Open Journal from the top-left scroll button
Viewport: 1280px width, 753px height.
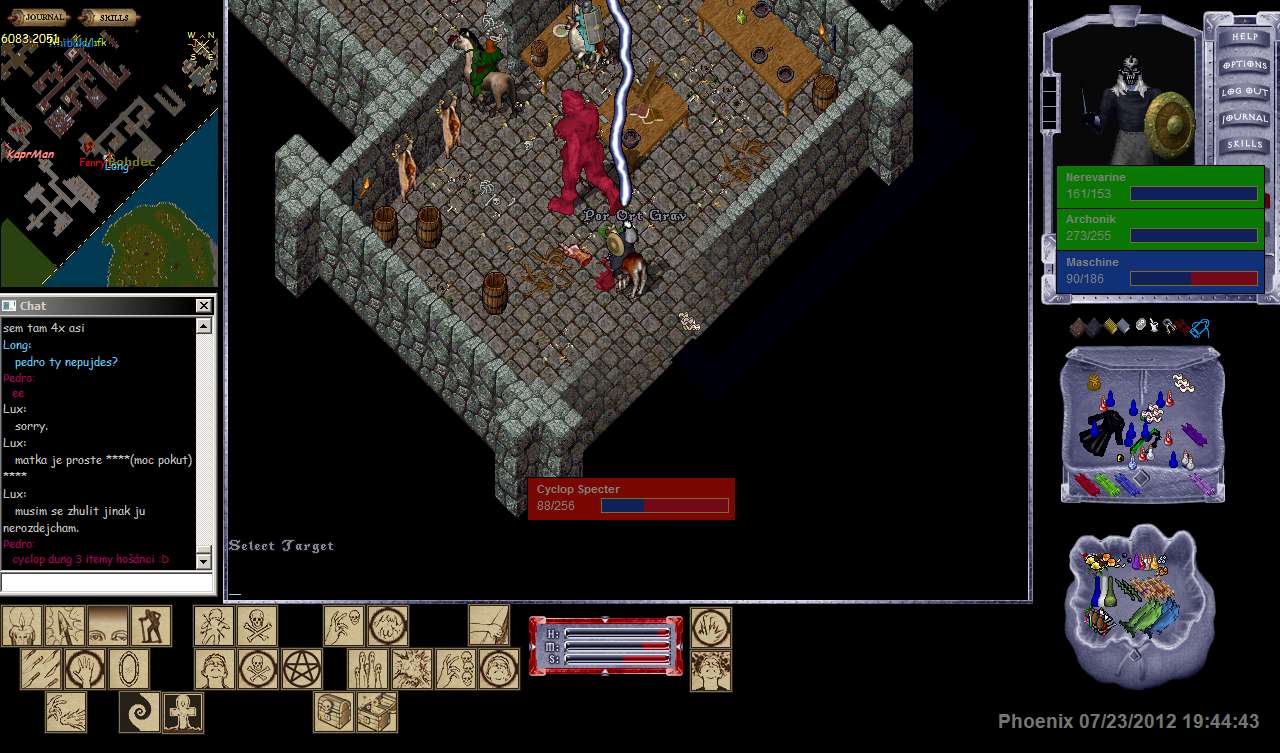[36, 17]
